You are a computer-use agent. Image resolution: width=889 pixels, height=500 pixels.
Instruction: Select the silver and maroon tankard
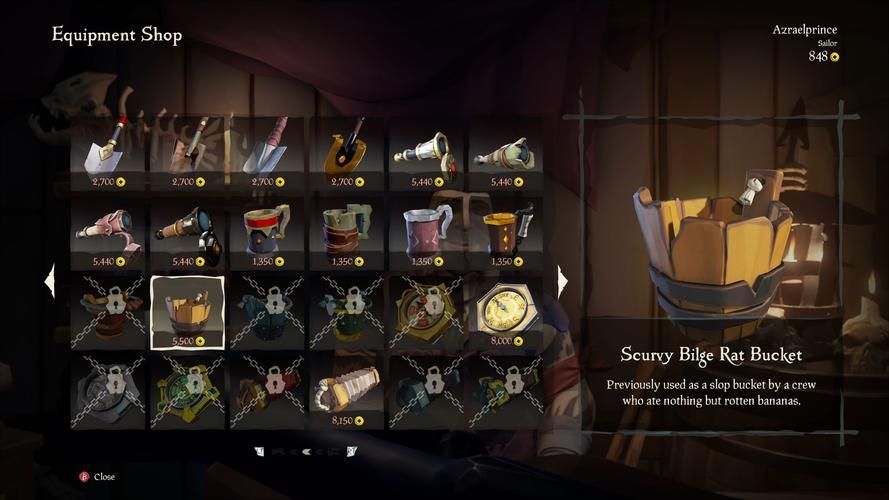click(x=427, y=231)
